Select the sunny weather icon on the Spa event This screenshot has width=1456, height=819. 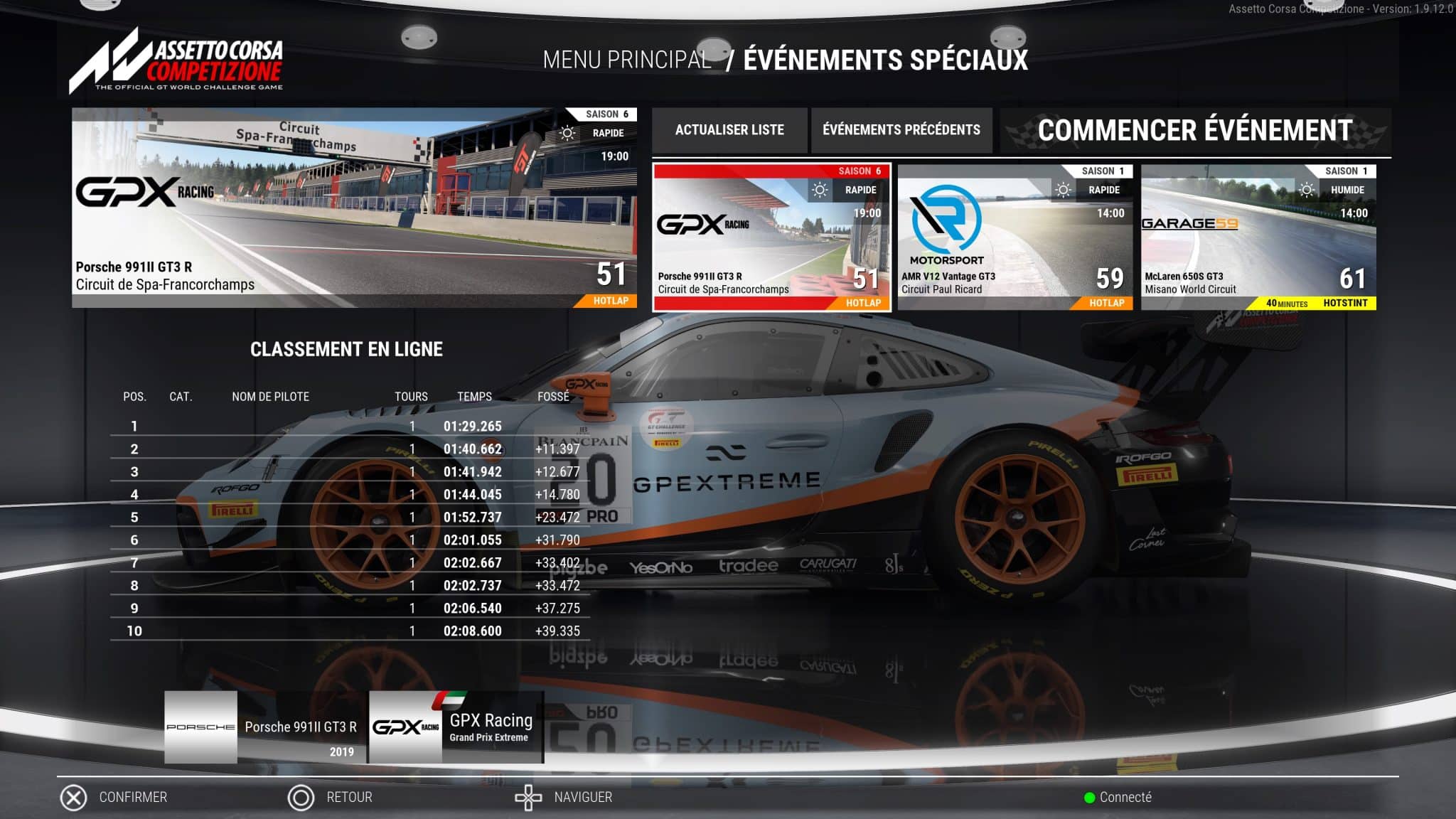tap(821, 190)
